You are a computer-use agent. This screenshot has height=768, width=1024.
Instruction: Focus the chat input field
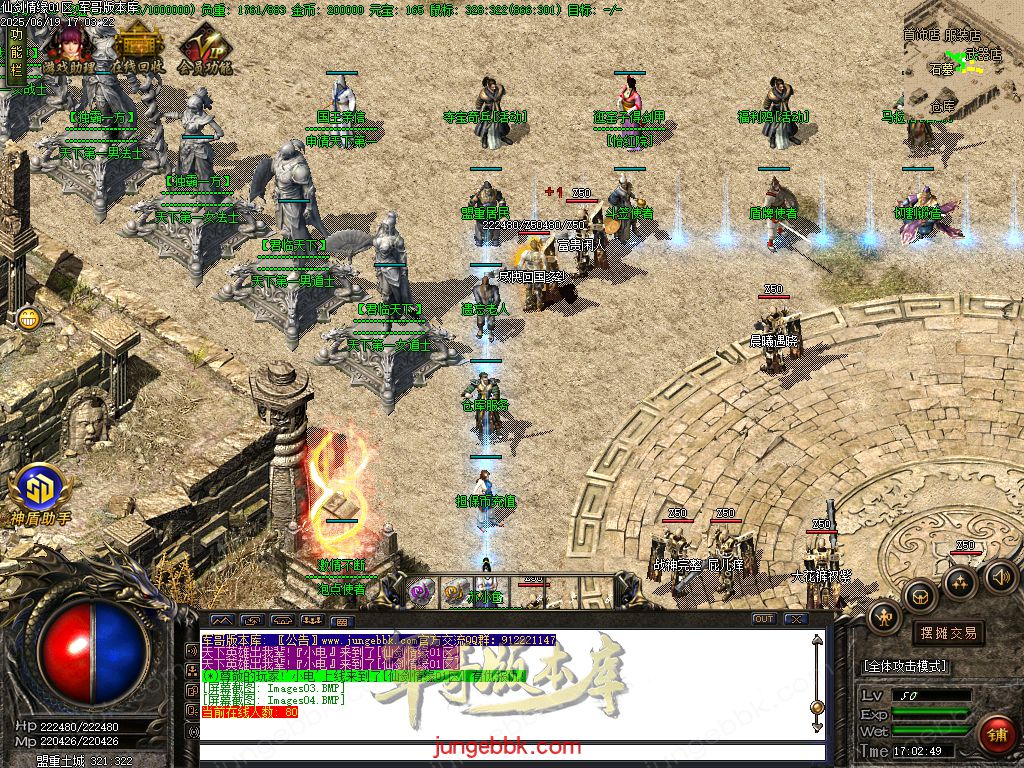coord(510,752)
